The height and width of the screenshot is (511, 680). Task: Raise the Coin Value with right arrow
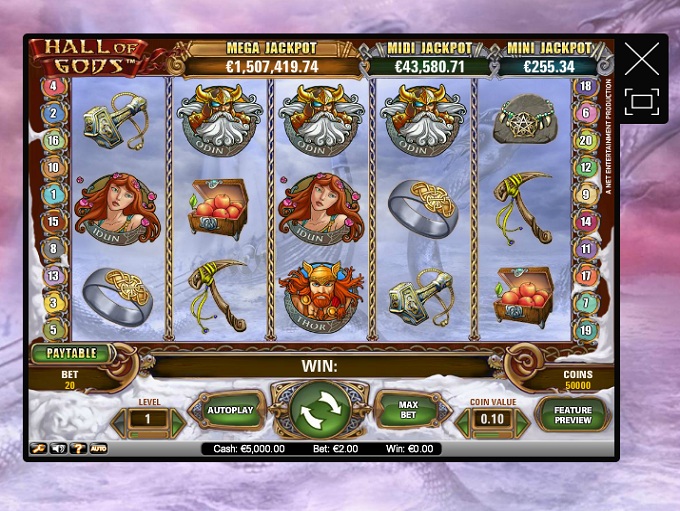pos(521,421)
